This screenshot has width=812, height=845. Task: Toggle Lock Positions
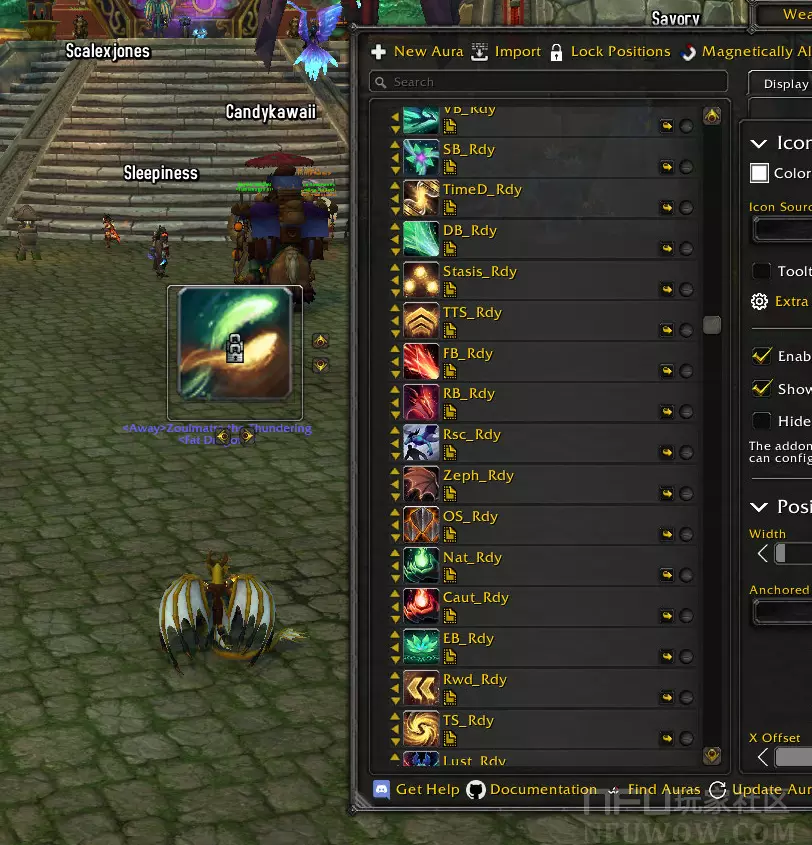(x=610, y=52)
